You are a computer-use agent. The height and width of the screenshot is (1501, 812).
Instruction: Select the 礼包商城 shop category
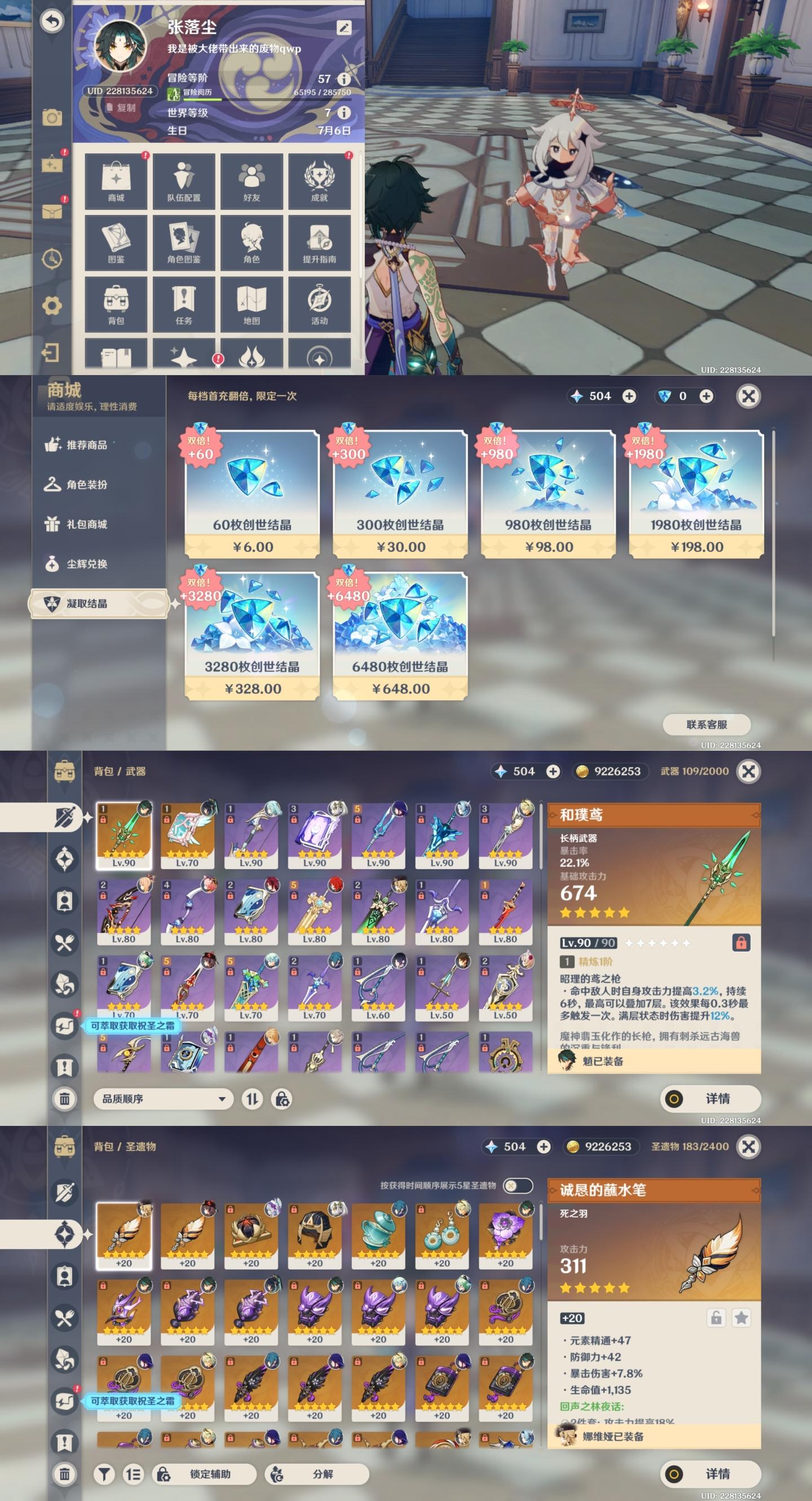pyautogui.click(x=86, y=524)
